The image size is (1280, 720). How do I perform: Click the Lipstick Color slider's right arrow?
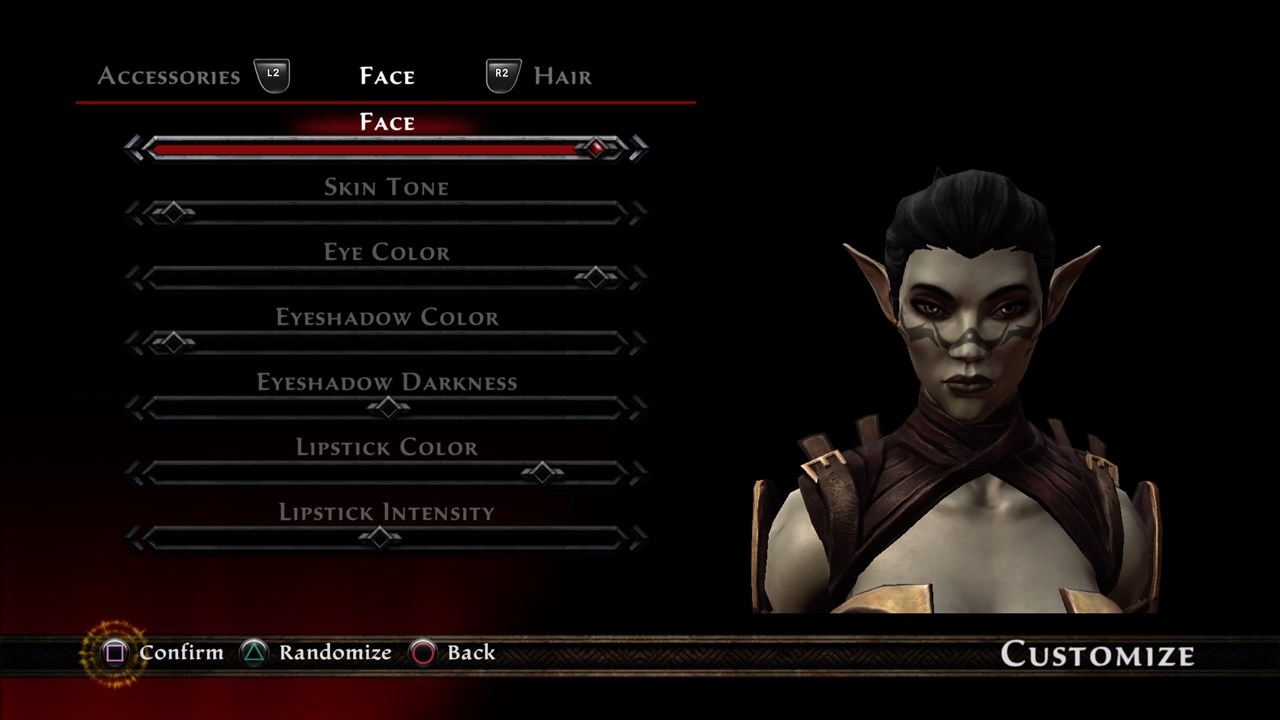[638, 472]
